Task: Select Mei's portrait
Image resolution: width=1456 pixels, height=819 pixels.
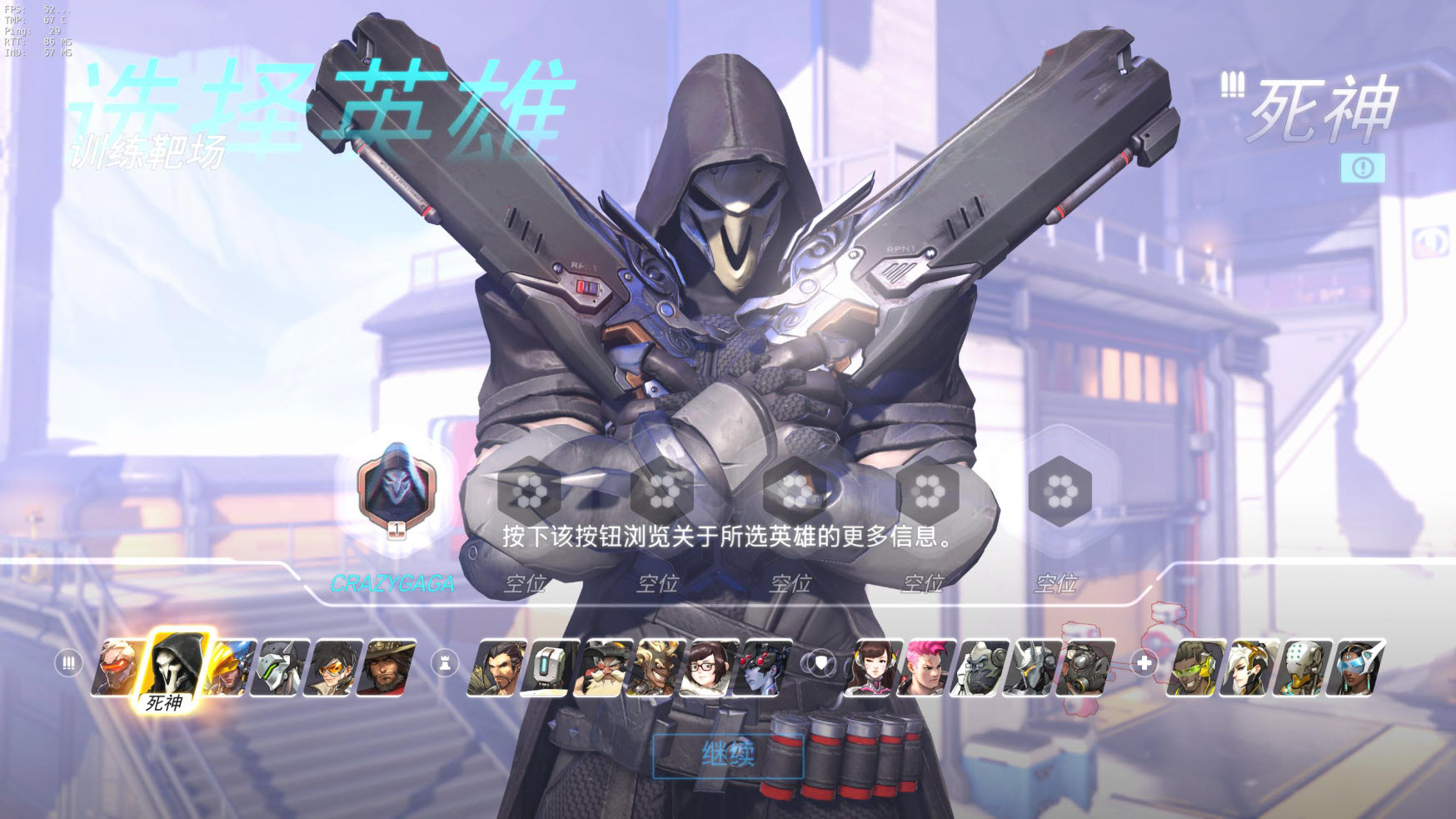Action: 704,667
